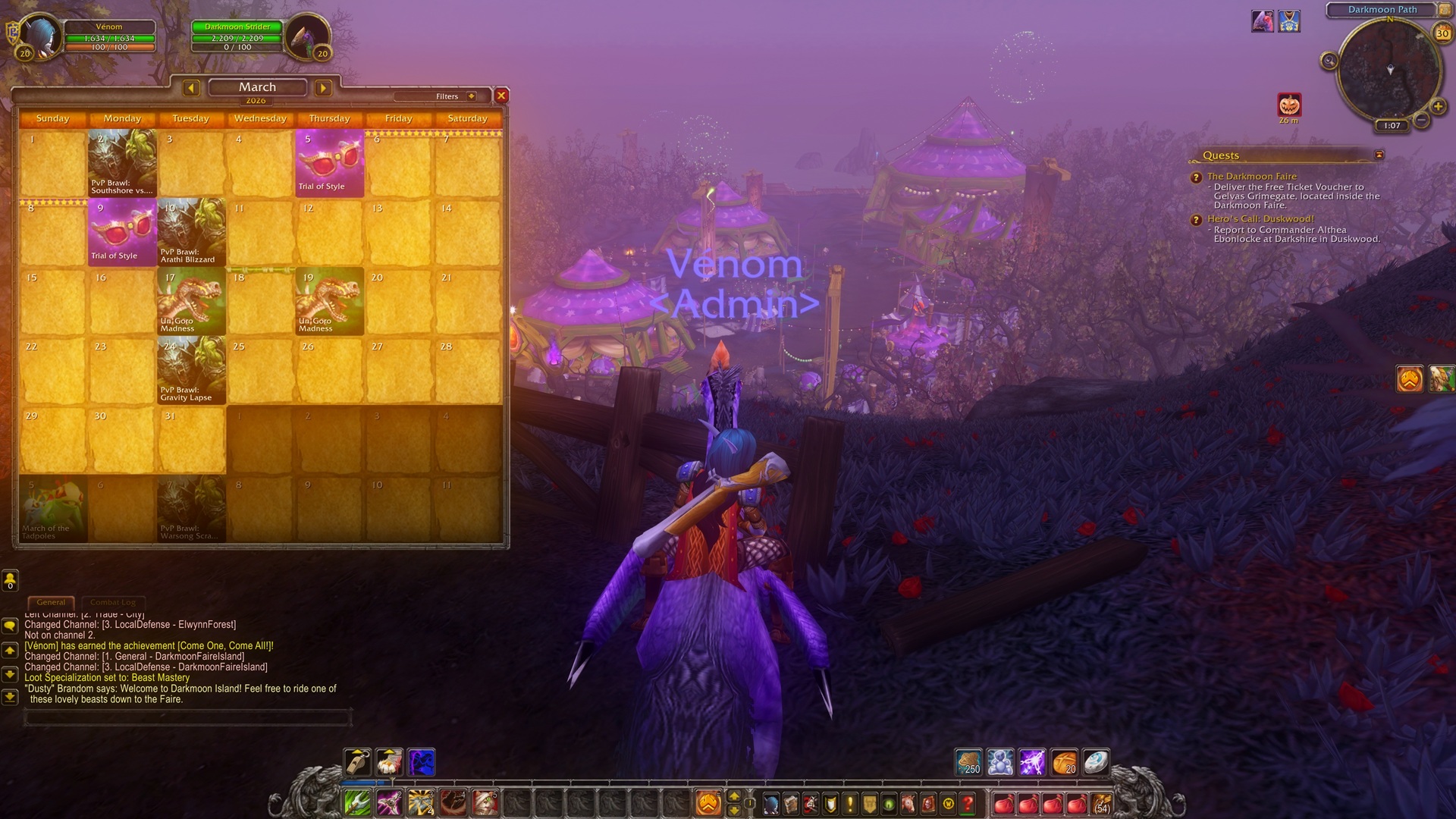Image resolution: width=1456 pixels, height=819 pixels.
Task: Open the character info micro menu icon
Action: tap(770, 804)
